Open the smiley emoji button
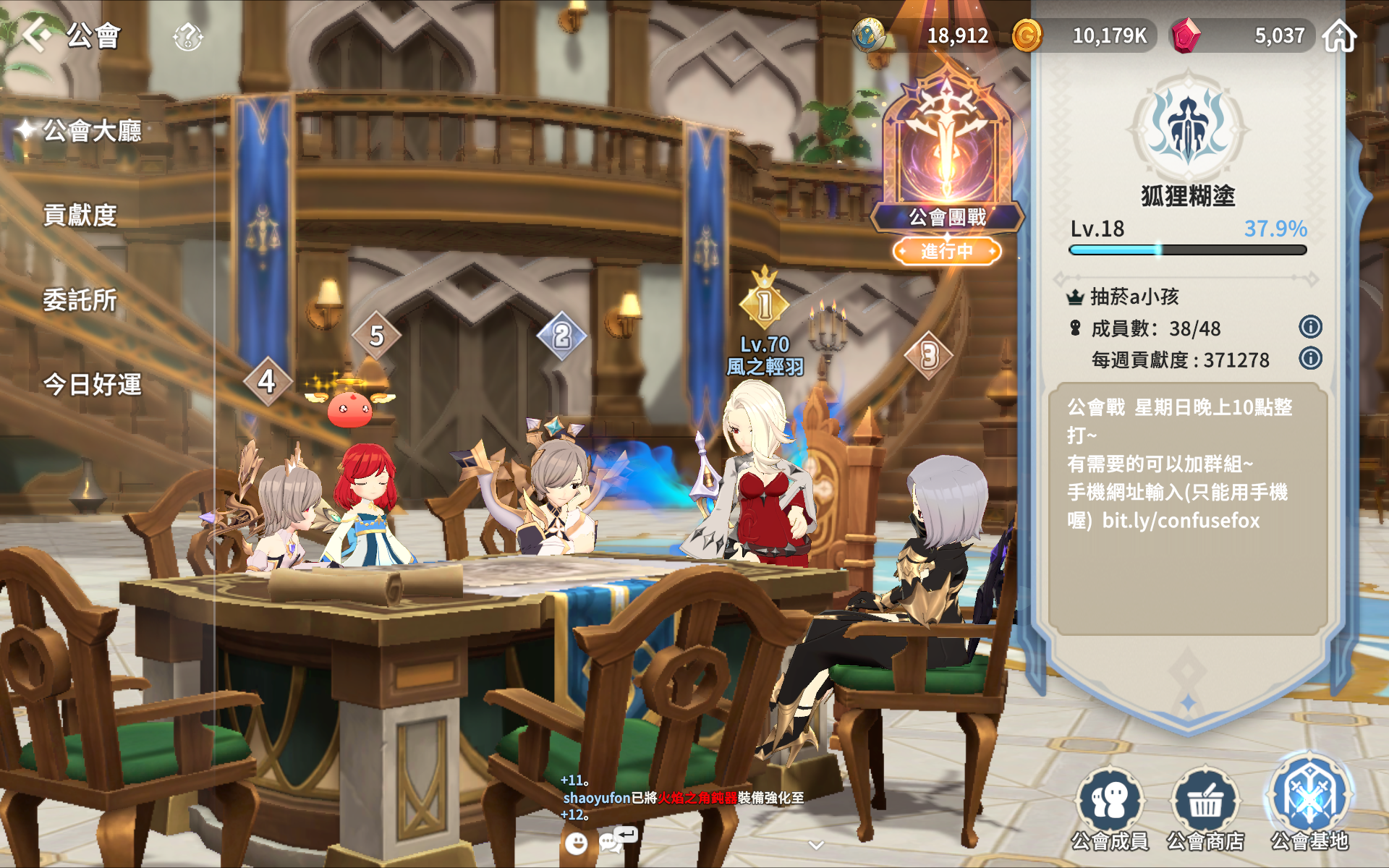Image resolution: width=1389 pixels, height=868 pixels. tap(576, 843)
